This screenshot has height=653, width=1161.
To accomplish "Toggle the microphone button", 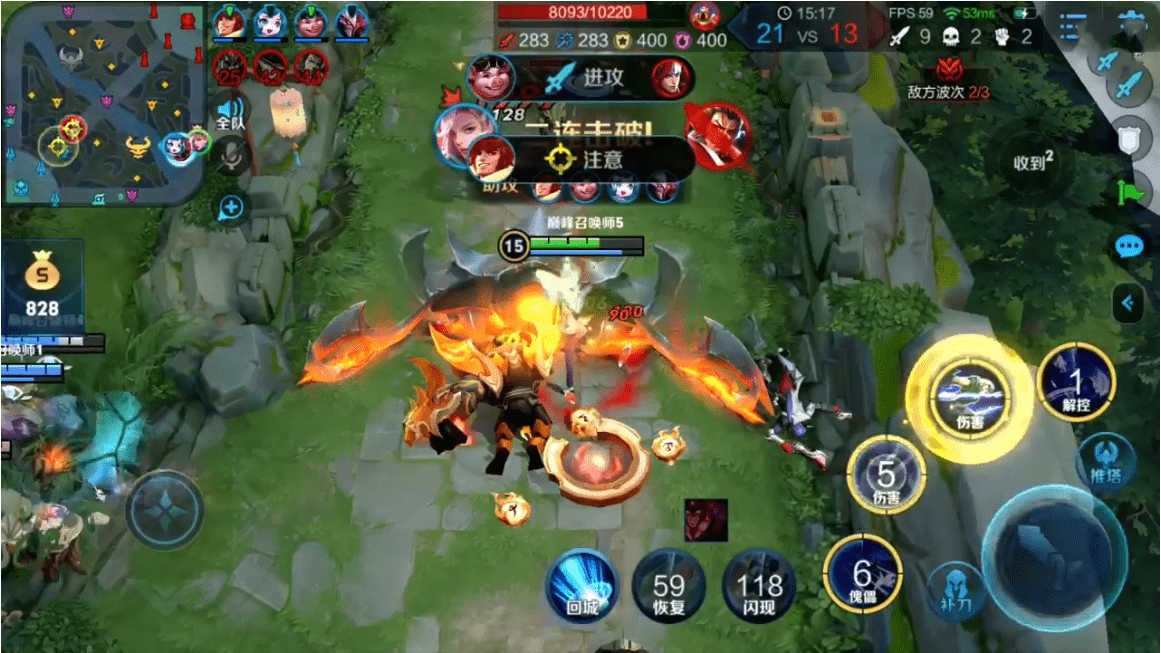I will pyautogui.click(x=231, y=153).
